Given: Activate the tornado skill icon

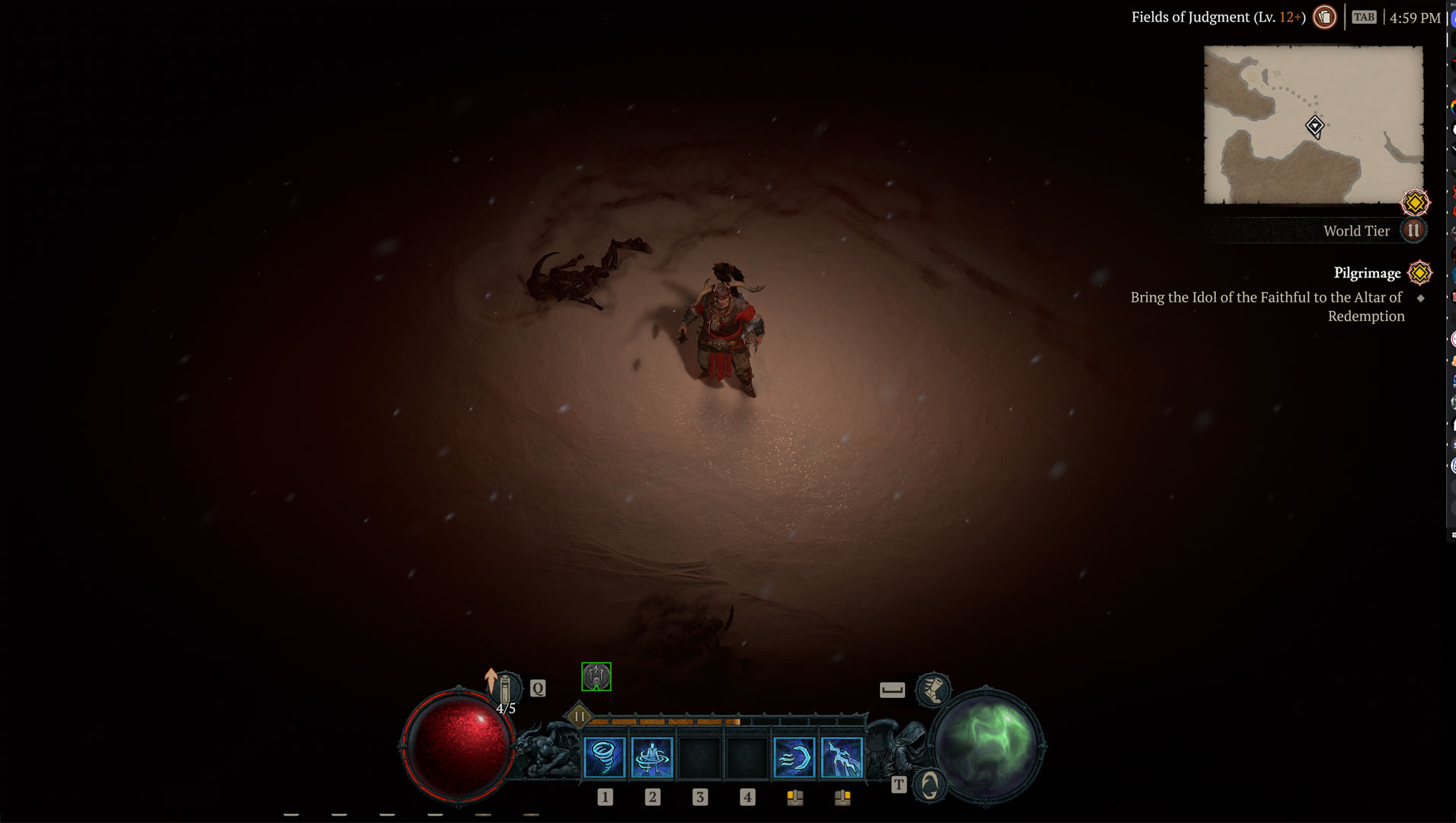Looking at the screenshot, I should (x=604, y=757).
